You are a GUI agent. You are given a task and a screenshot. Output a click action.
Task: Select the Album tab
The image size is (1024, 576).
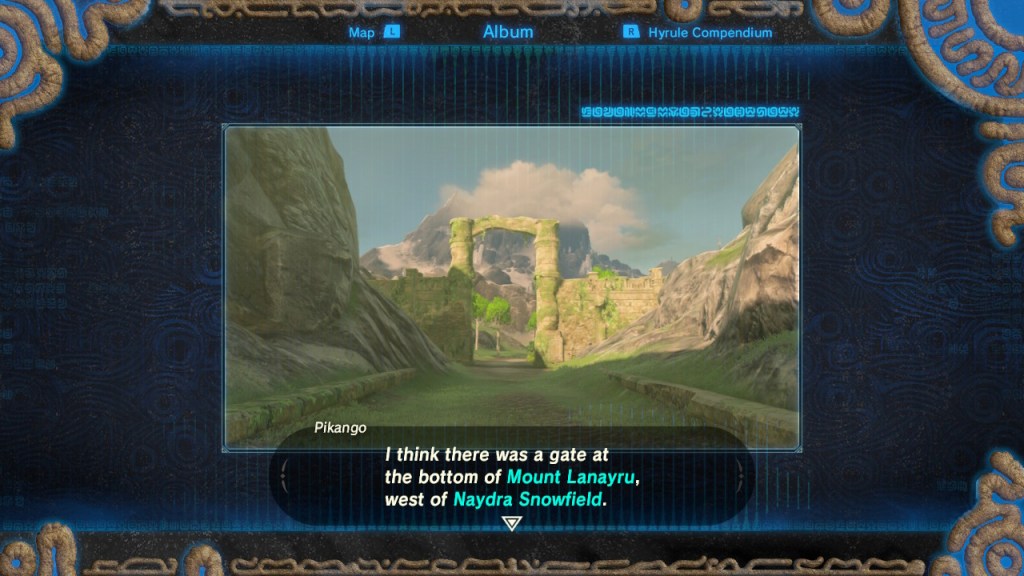(x=508, y=32)
